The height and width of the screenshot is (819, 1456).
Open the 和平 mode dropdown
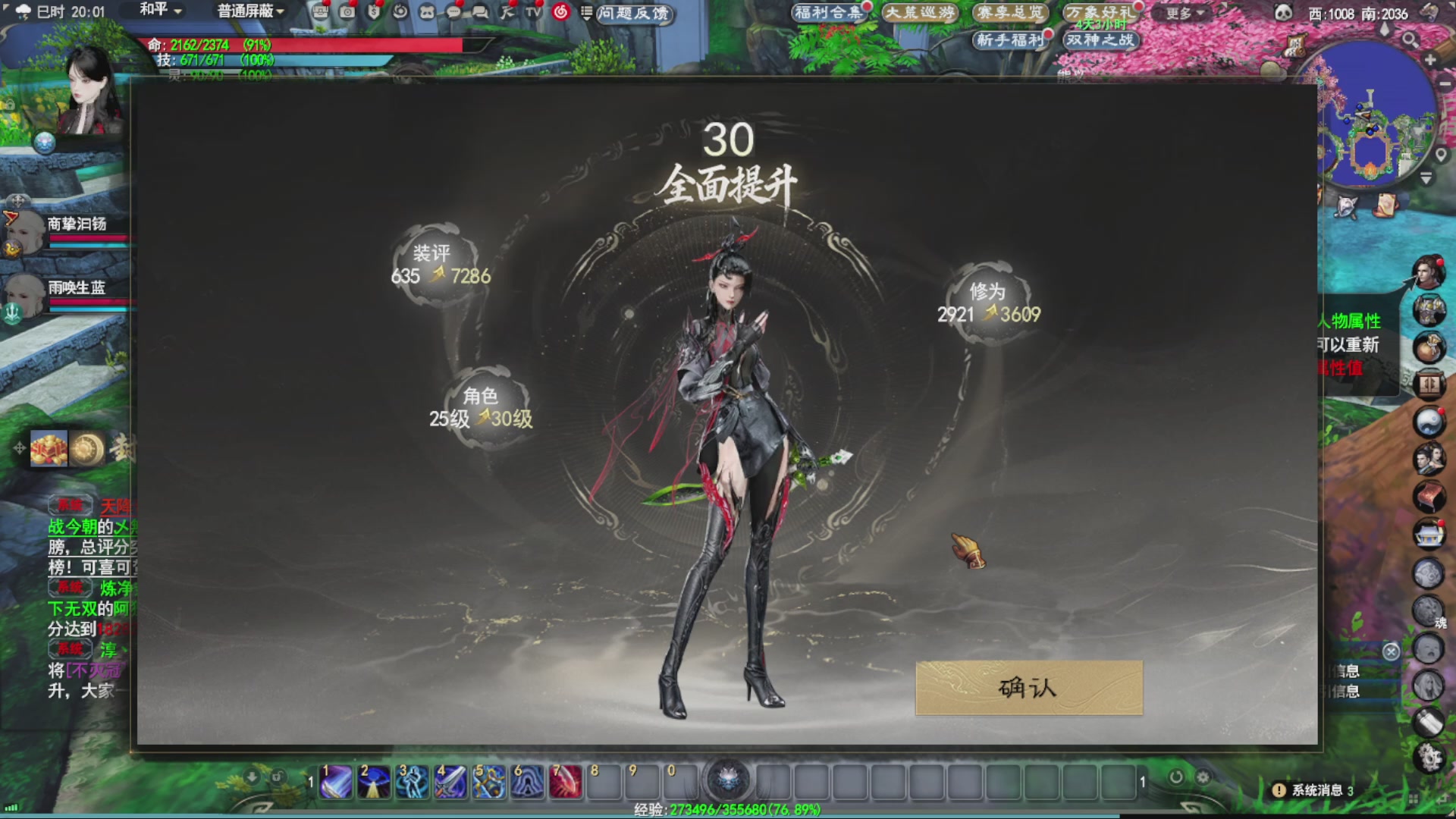[x=157, y=12]
